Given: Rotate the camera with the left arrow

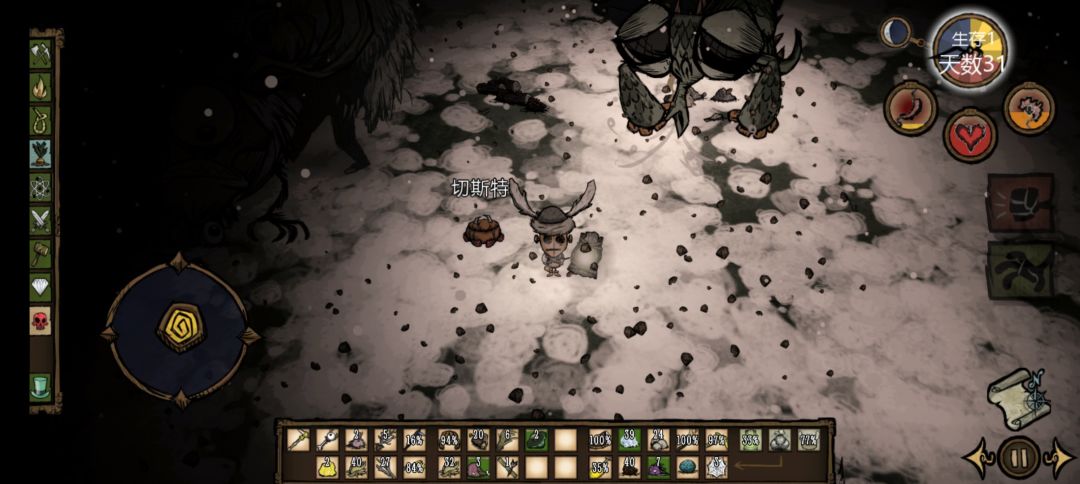Looking at the screenshot, I should pos(975,459).
